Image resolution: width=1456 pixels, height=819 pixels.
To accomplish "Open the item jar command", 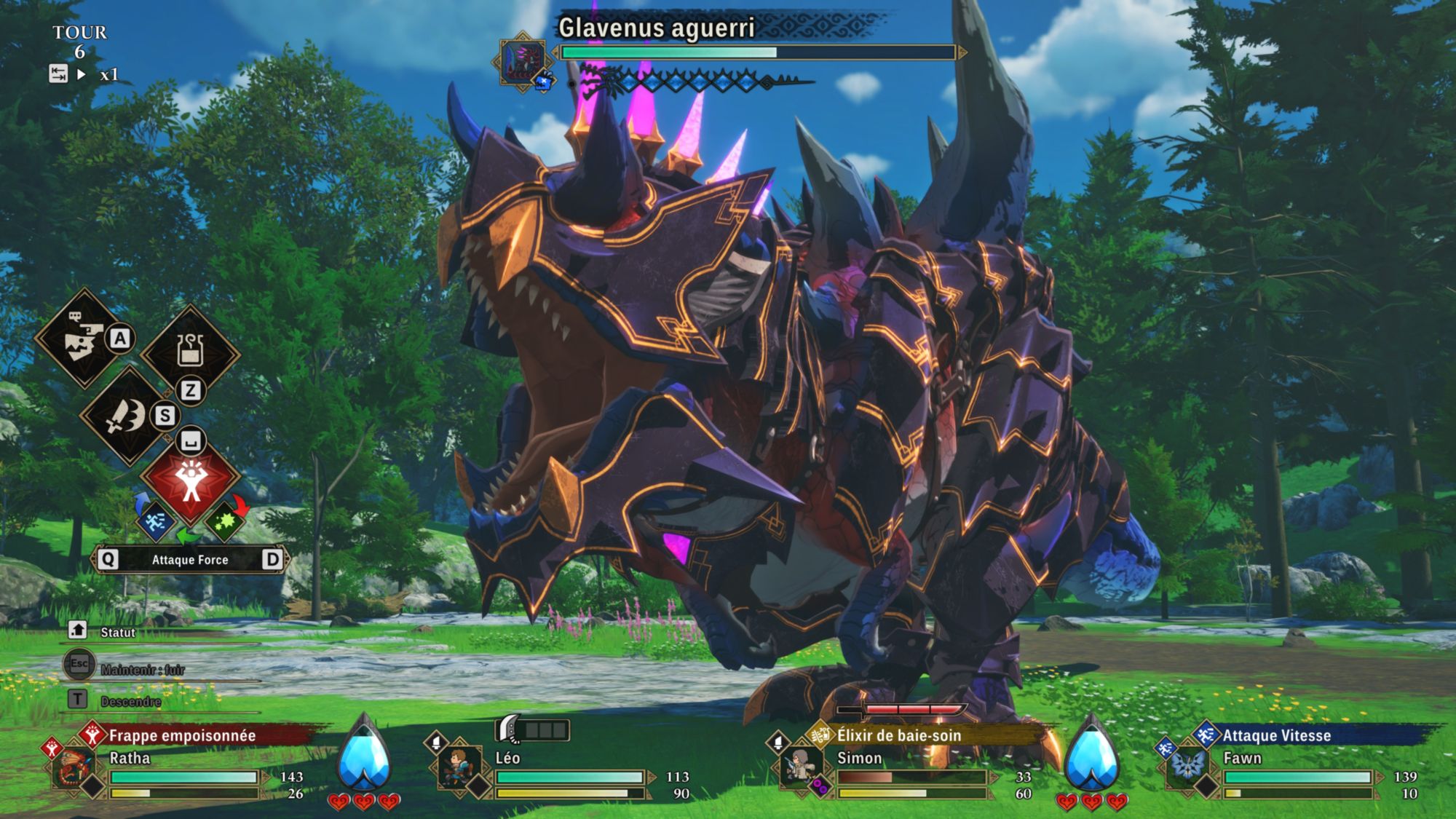I will pos(190,350).
